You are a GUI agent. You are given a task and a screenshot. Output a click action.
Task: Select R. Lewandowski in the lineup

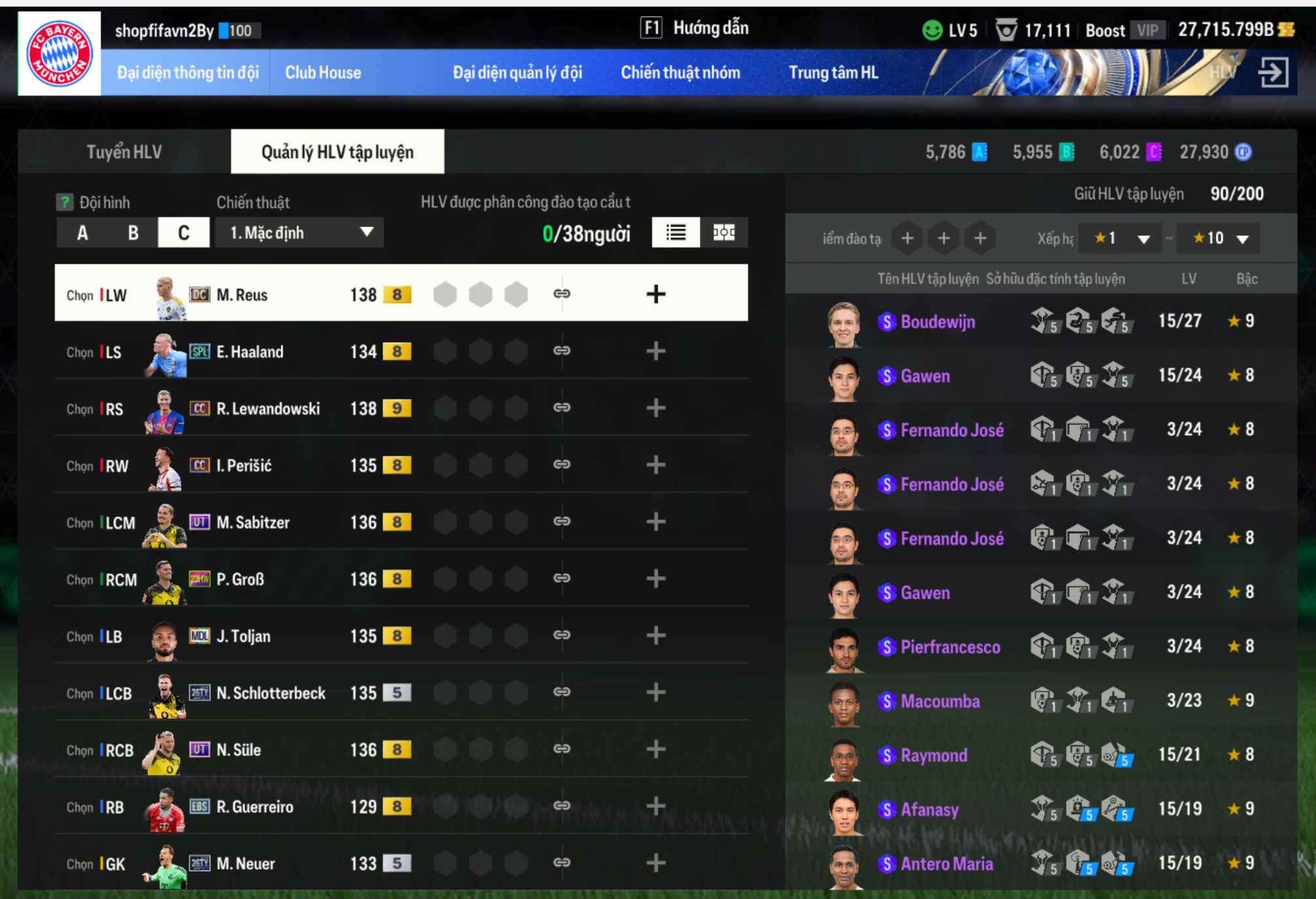tap(268, 409)
